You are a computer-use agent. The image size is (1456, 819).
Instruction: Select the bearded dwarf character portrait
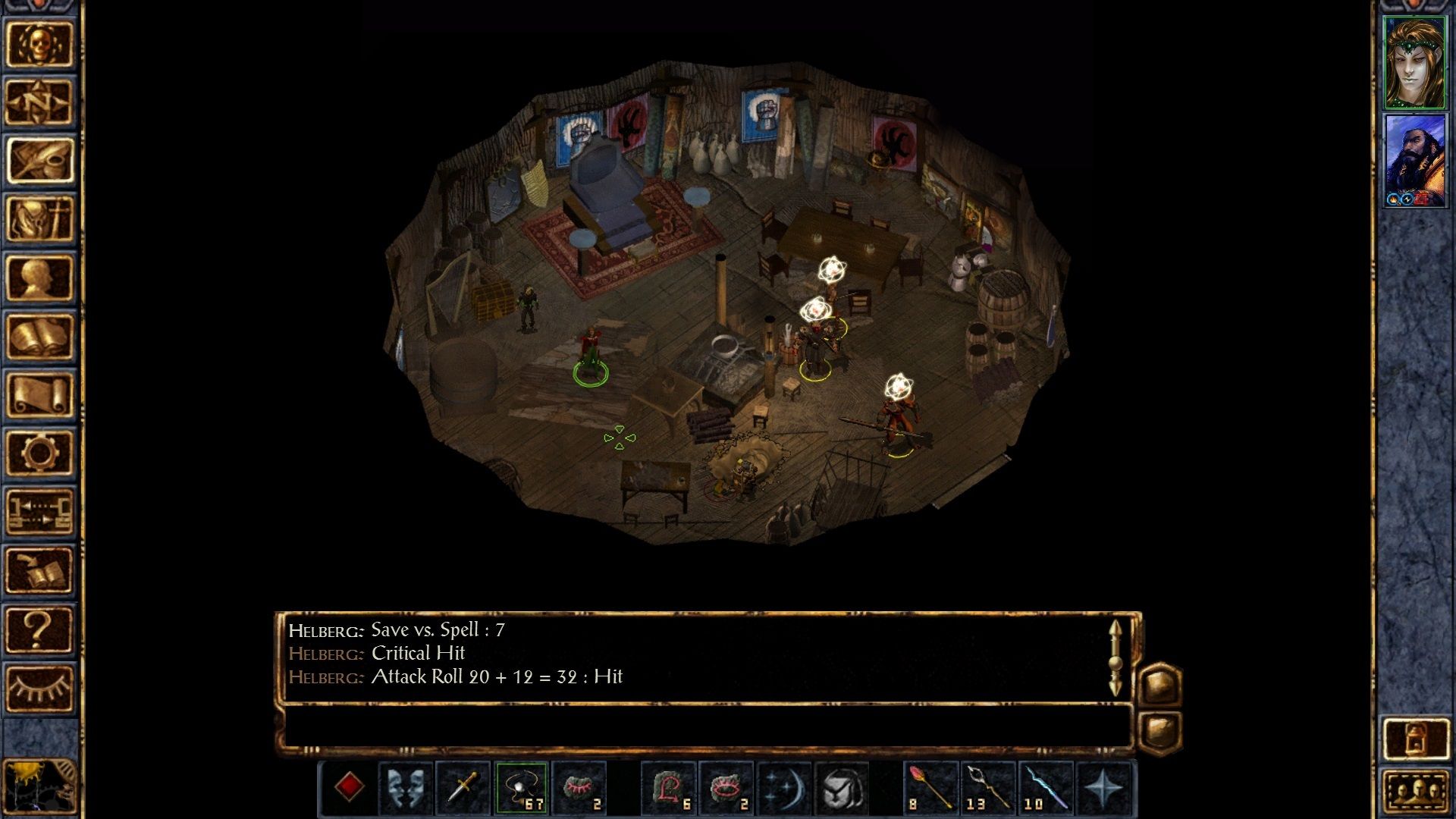1414,160
